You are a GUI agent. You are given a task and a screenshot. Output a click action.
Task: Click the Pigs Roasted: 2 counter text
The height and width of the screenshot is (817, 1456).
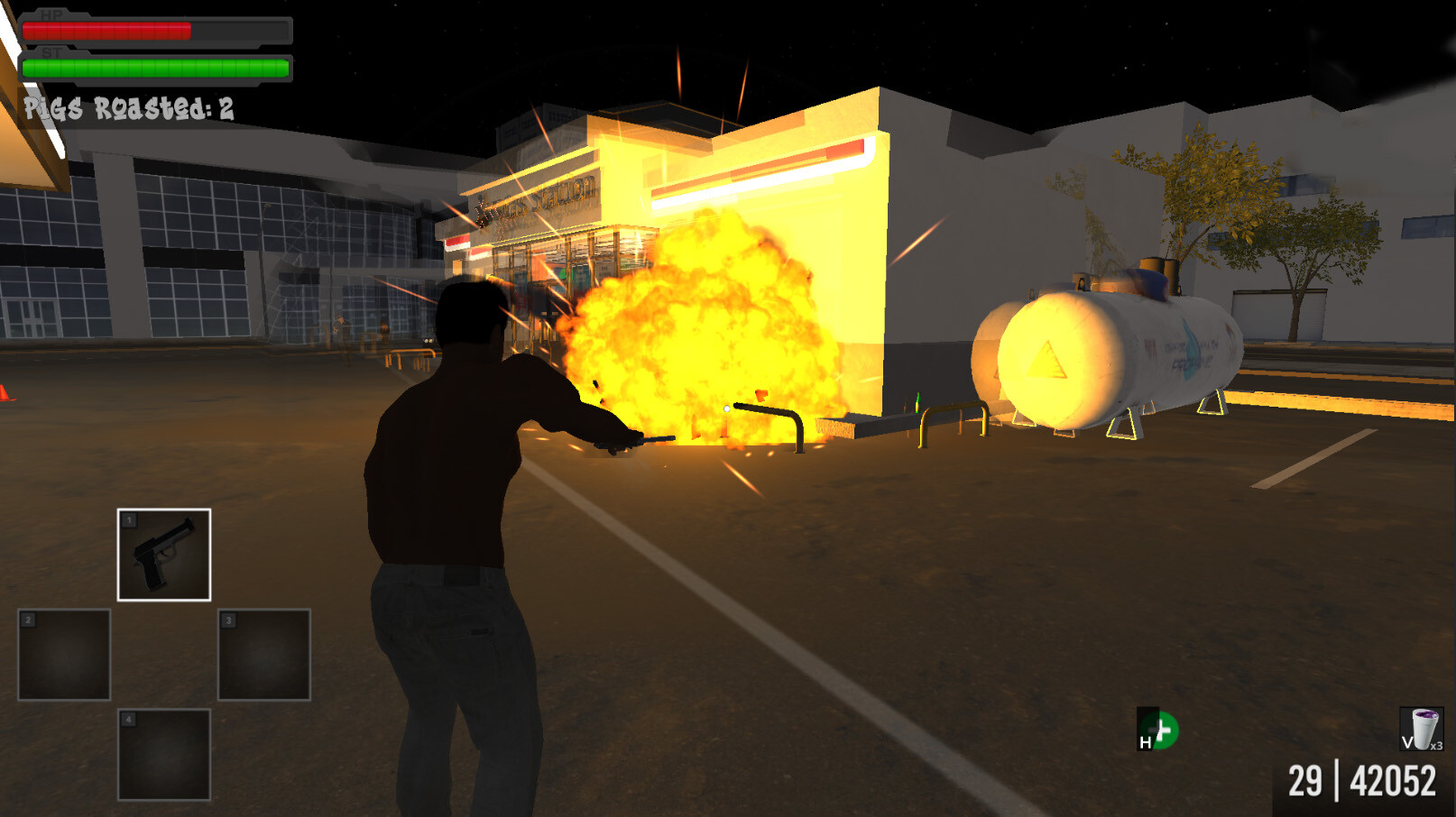click(x=129, y=106)
